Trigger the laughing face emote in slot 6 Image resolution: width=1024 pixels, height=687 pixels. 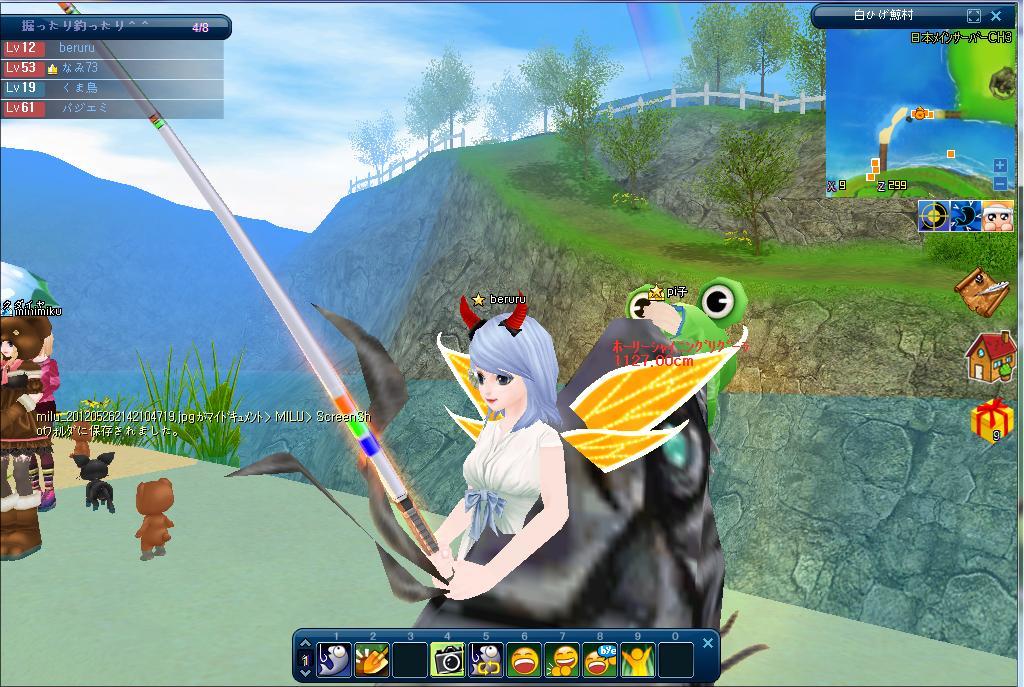(x=524, y=660)
